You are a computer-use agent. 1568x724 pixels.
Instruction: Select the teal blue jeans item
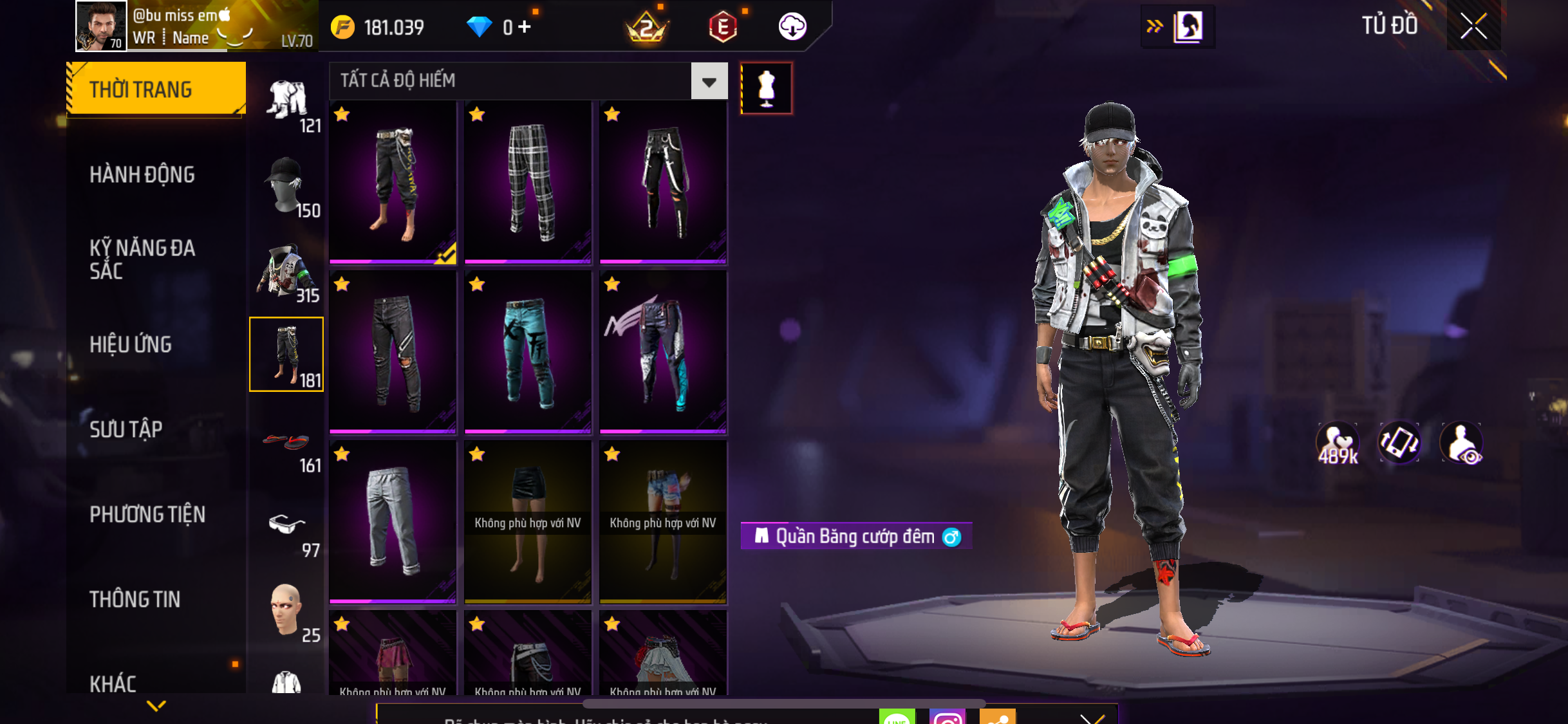pyautogui.click(x=528, y=352)
